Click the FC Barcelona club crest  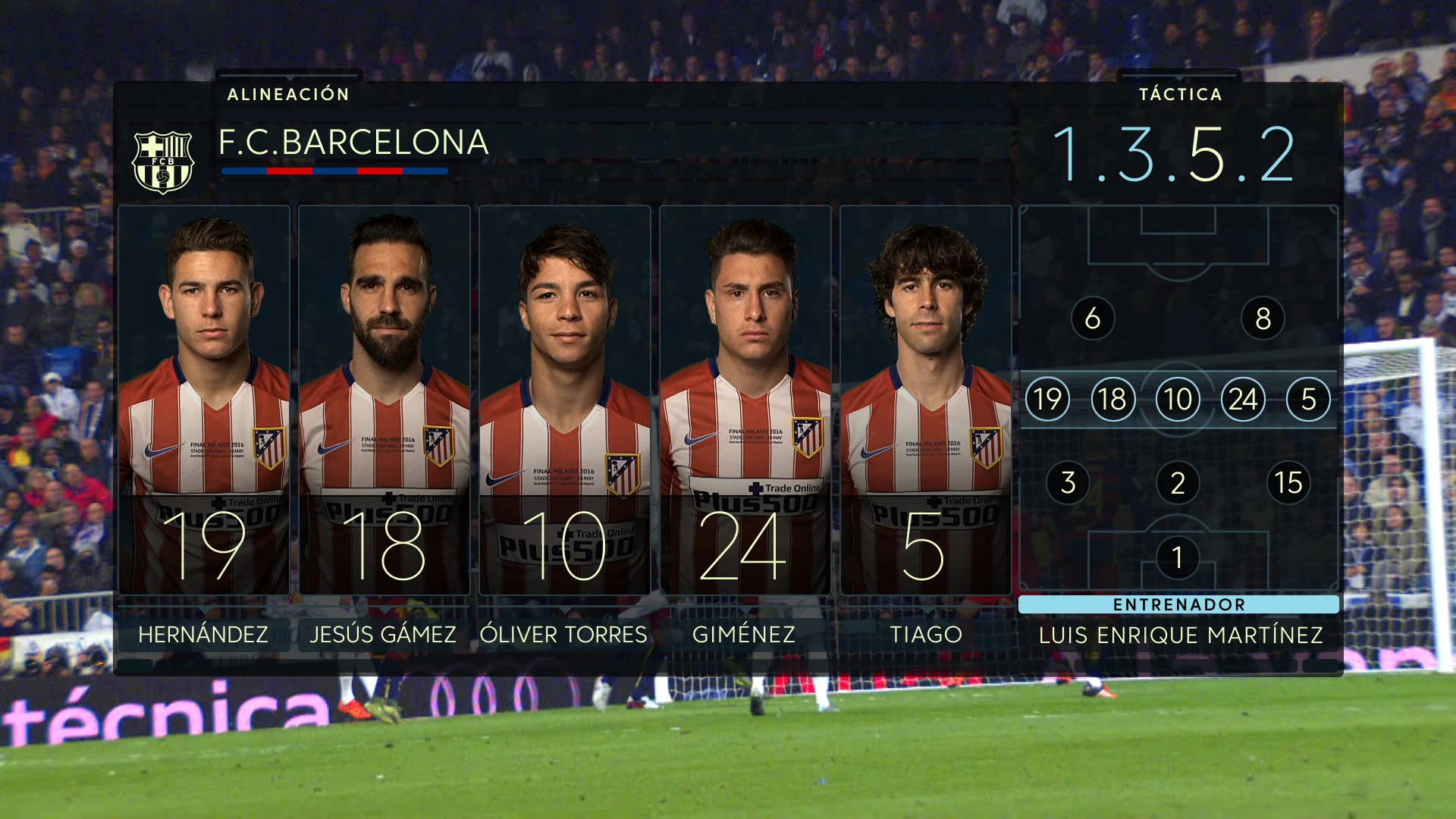(164, 157)
